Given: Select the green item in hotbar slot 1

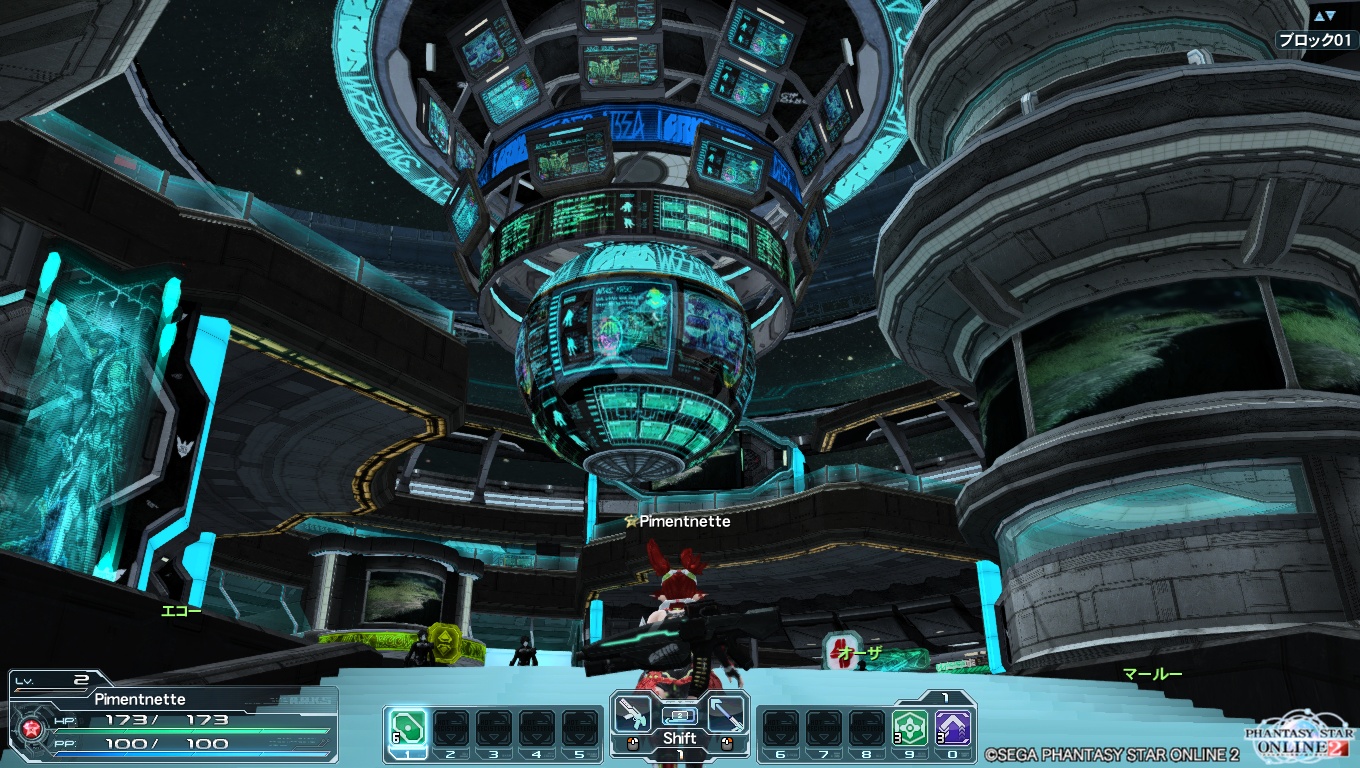Looking at the screenshot, I should click(x=407, y=727).
